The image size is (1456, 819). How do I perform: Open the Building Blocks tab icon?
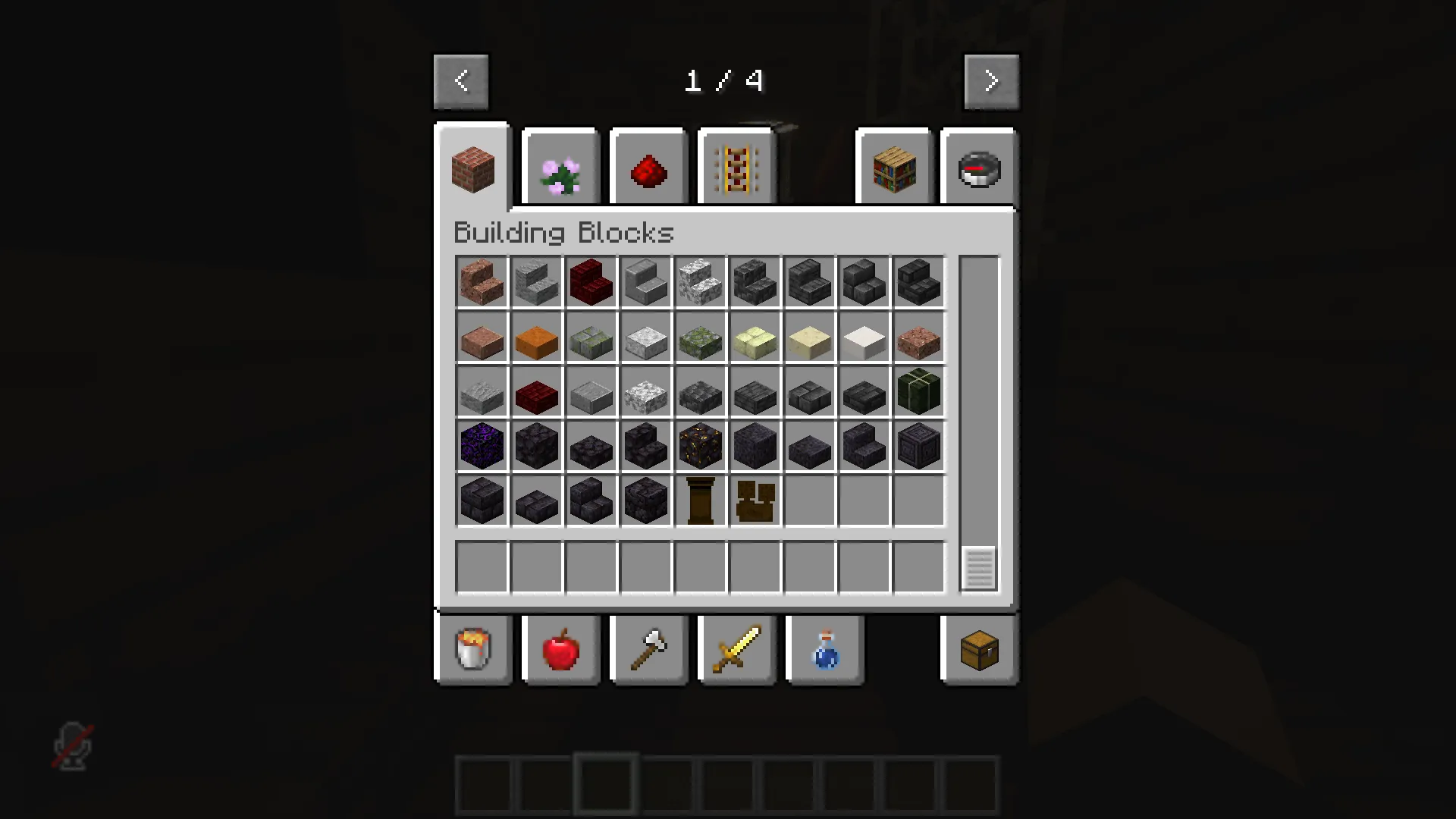pos(472,167)
